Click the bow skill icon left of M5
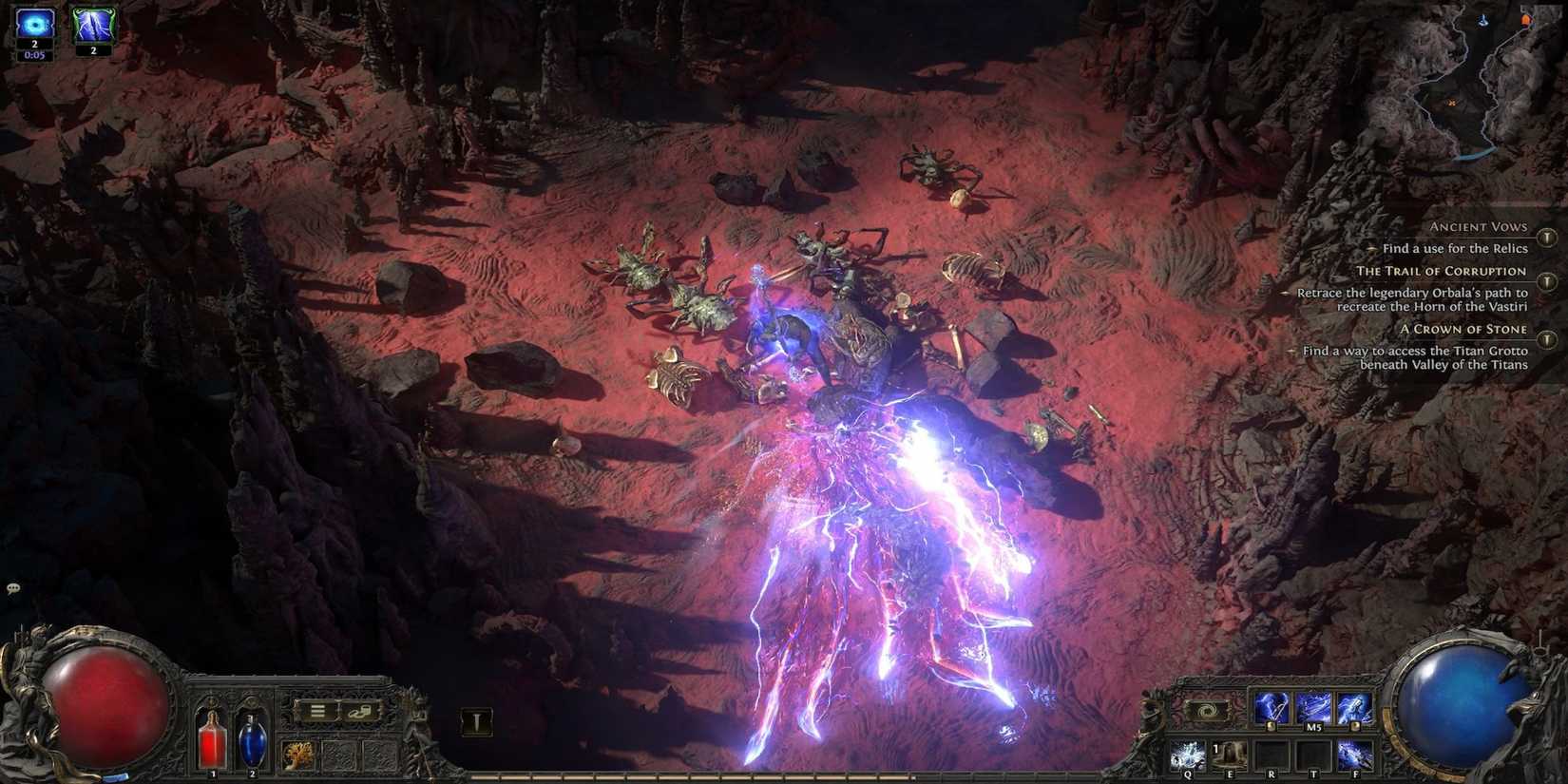1568x784 pixels. (x=1272, y=708)
